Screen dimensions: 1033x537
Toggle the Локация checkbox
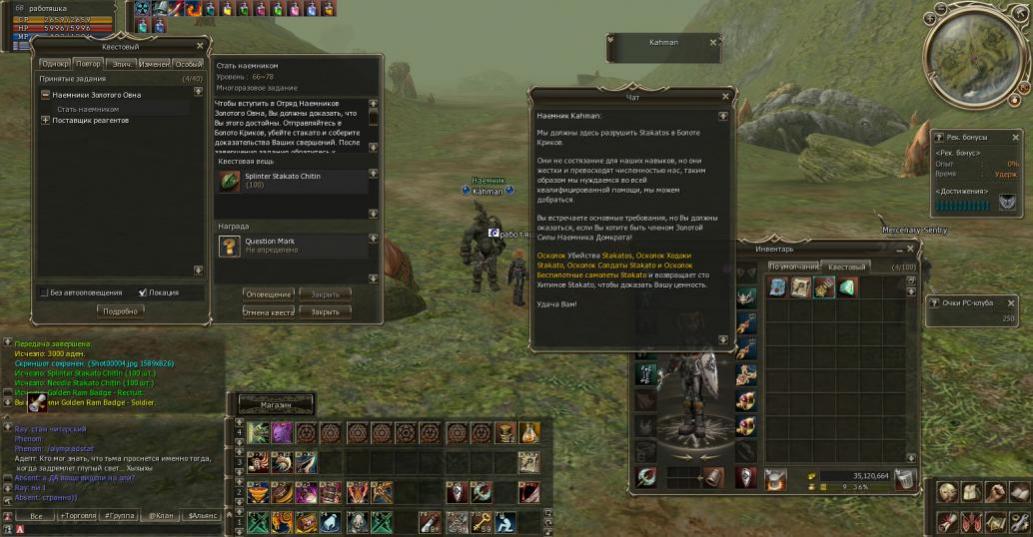(x=142, y=293)
